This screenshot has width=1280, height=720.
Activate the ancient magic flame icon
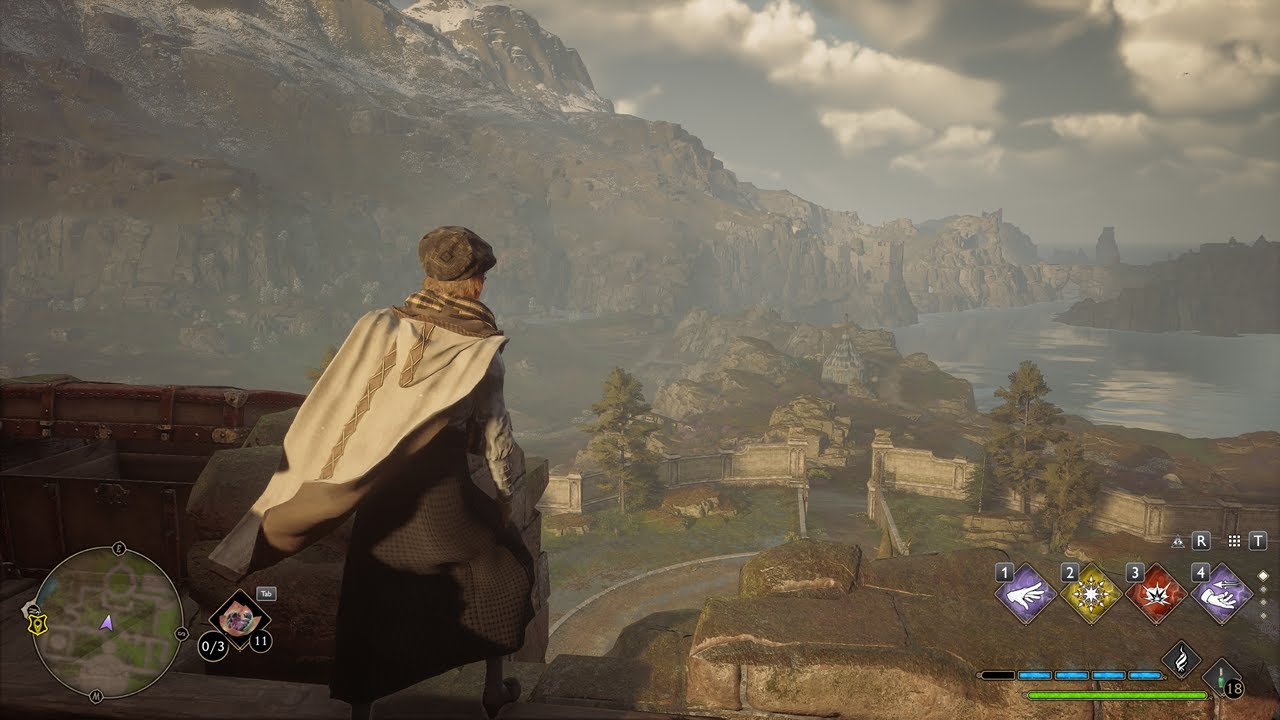click(x=1181, y=659)
